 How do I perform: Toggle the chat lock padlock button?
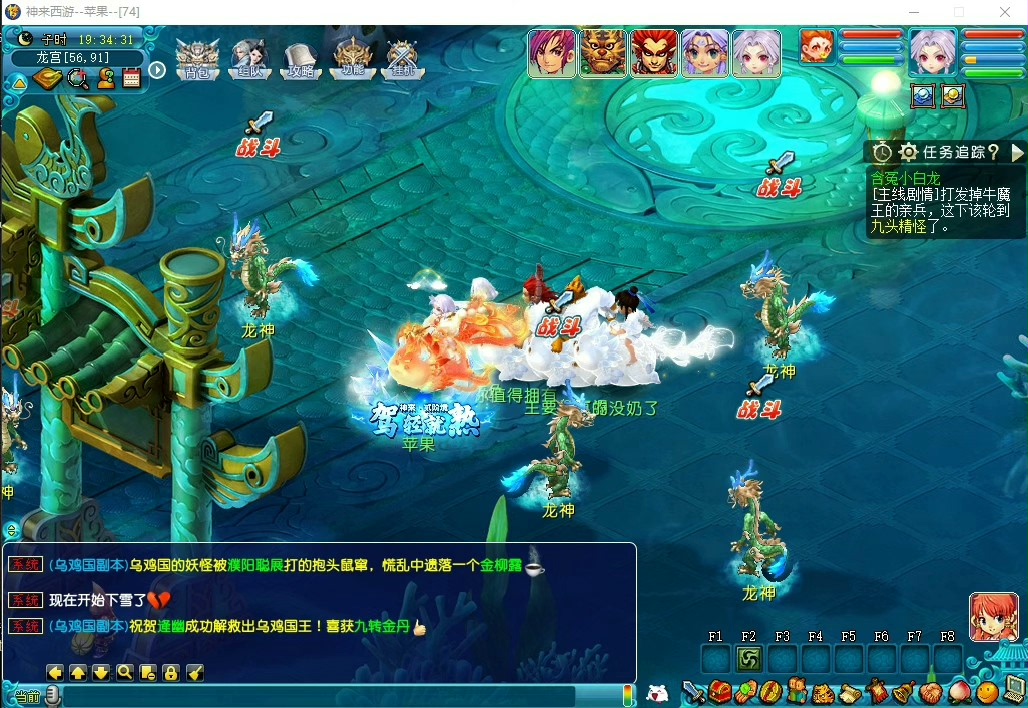coord(170,672)
